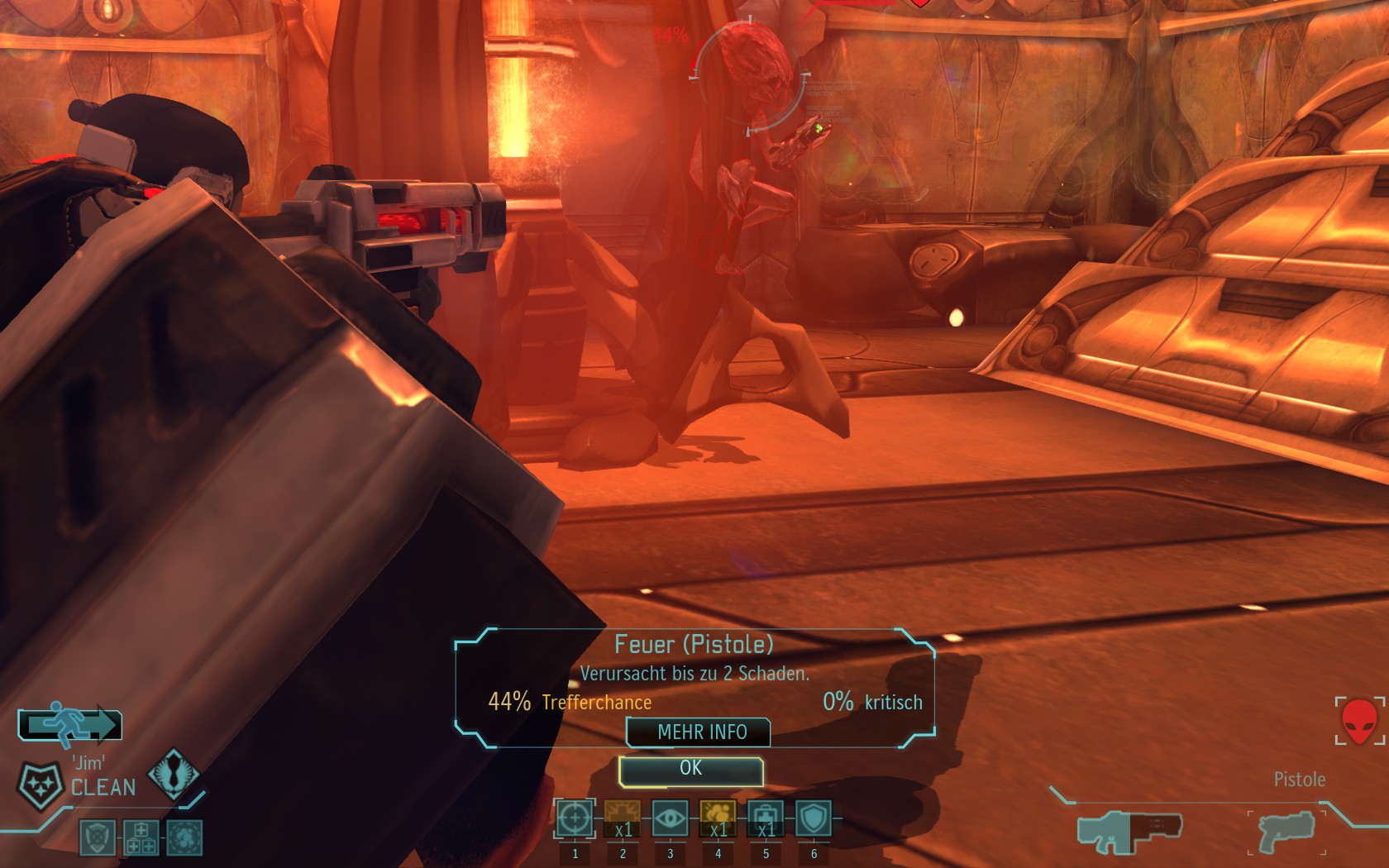Switch to the primary rifle weapon
This screenshot has width=1389, height=868.
[1129, 830]
